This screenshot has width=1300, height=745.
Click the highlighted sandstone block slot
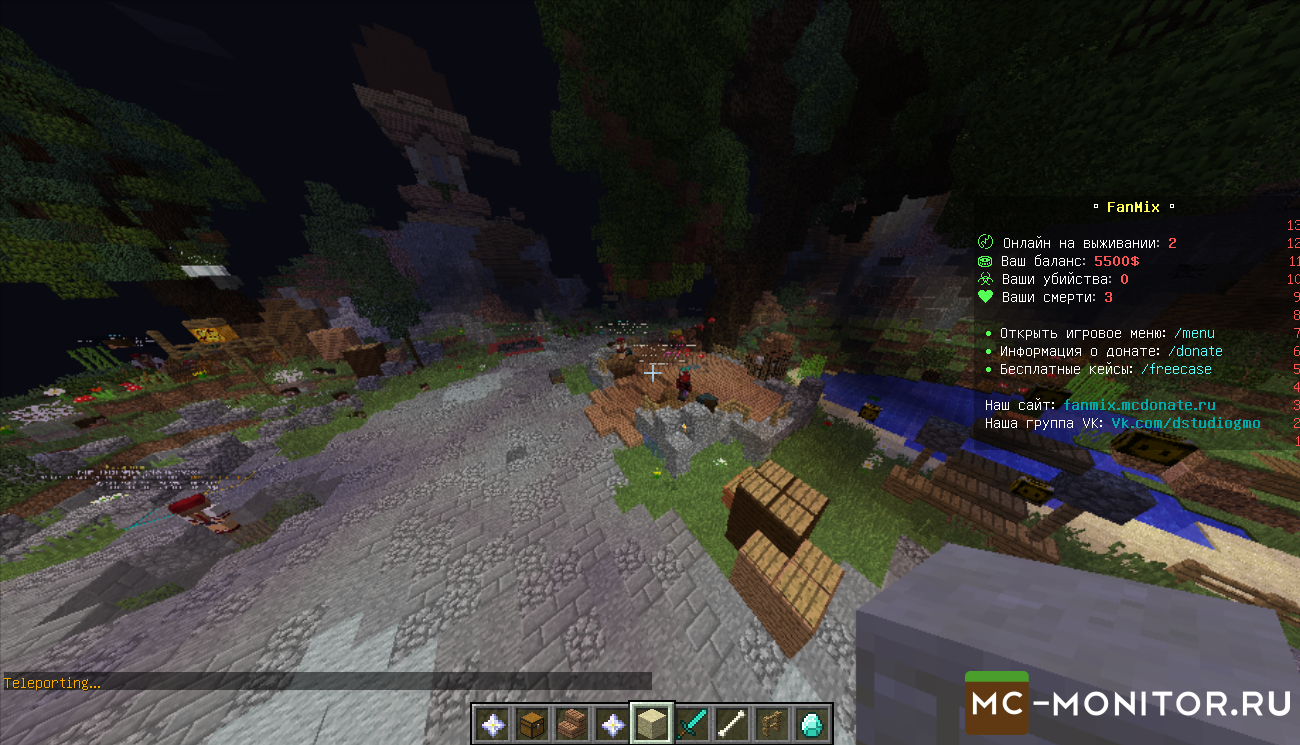tap(650, 723)
